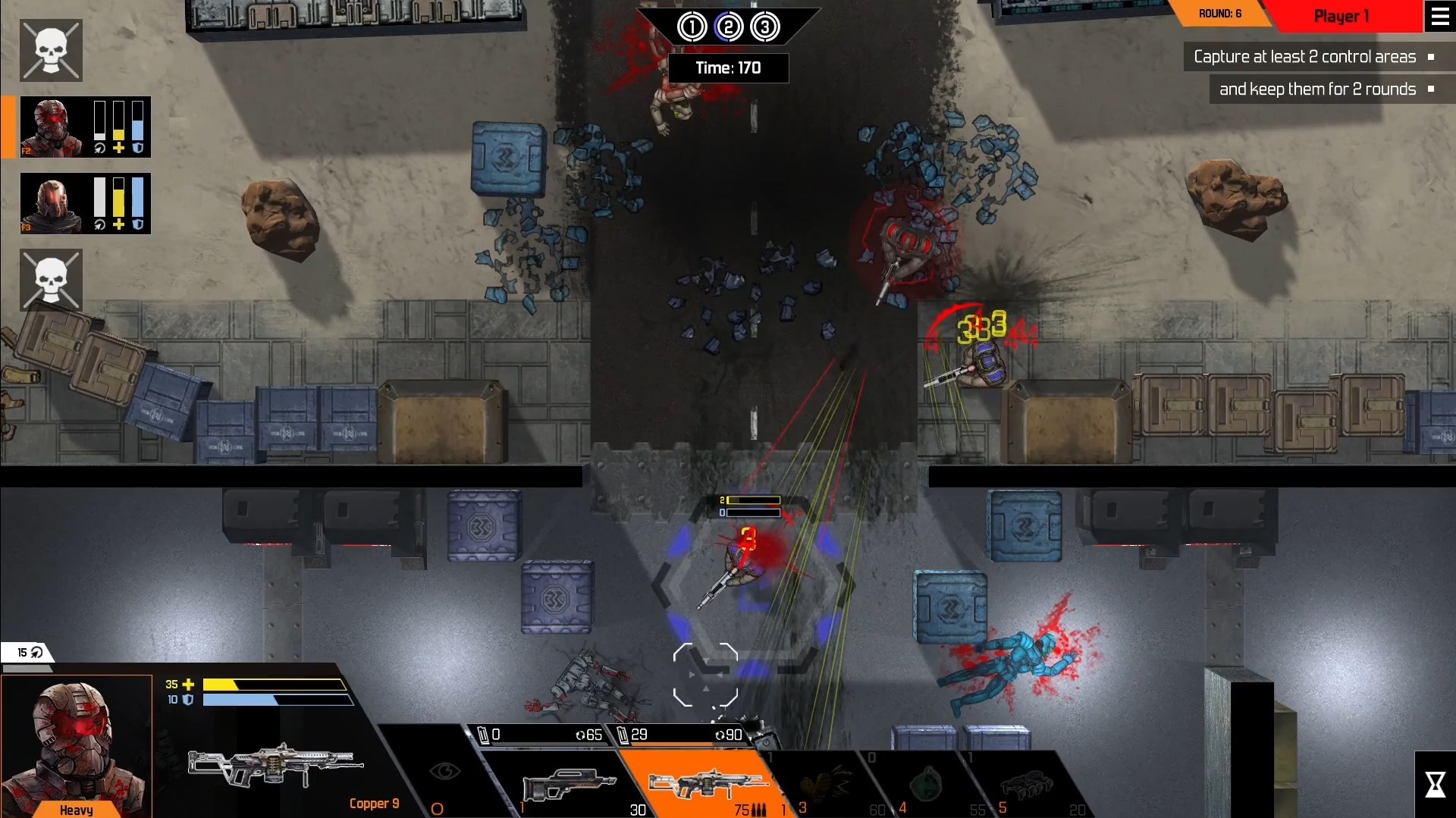Click the topmost skull icon of dead unit
The width and height of the screenshot is (1456, 818).
(x=51, y=50)
